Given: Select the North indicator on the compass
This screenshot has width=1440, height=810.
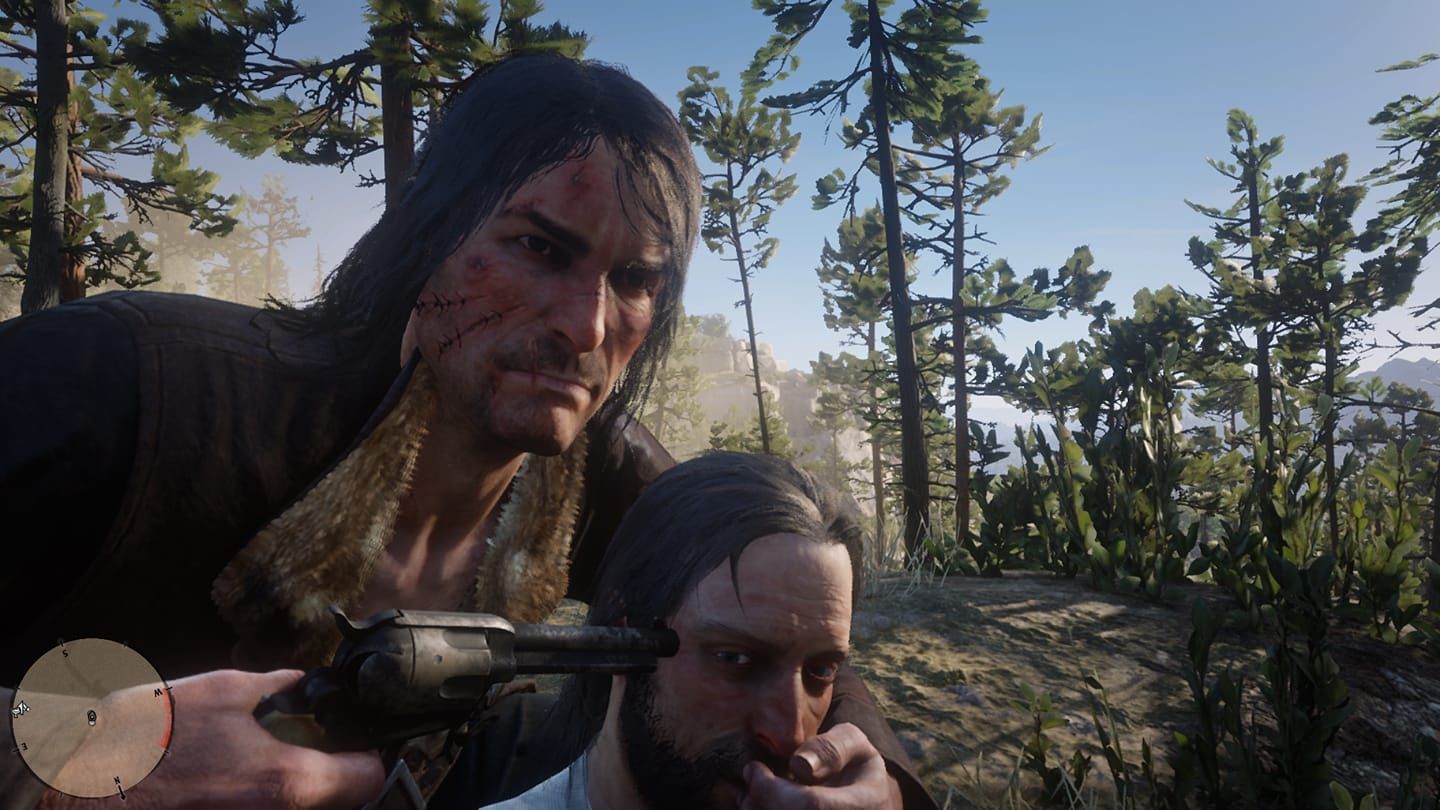Looking at the screenshot, I should pyautogui.click(x=117, y=780).
